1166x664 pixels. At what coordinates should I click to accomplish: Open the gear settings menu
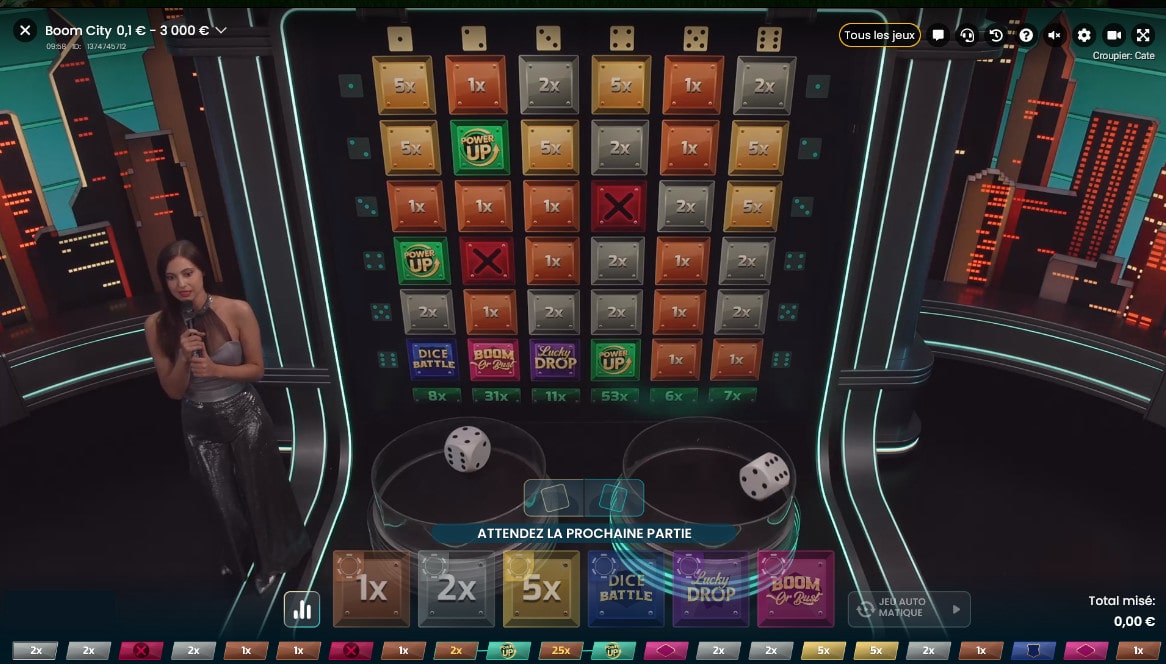1084,35
